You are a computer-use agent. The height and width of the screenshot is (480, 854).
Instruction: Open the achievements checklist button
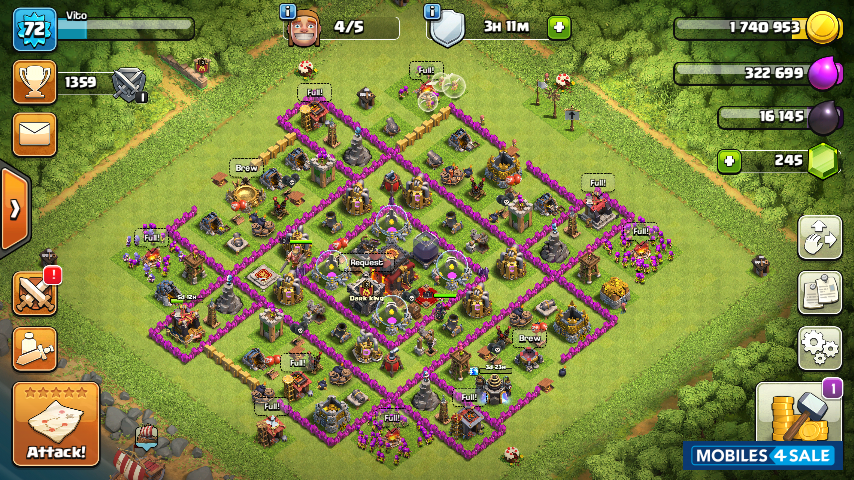tap(819, 292)
